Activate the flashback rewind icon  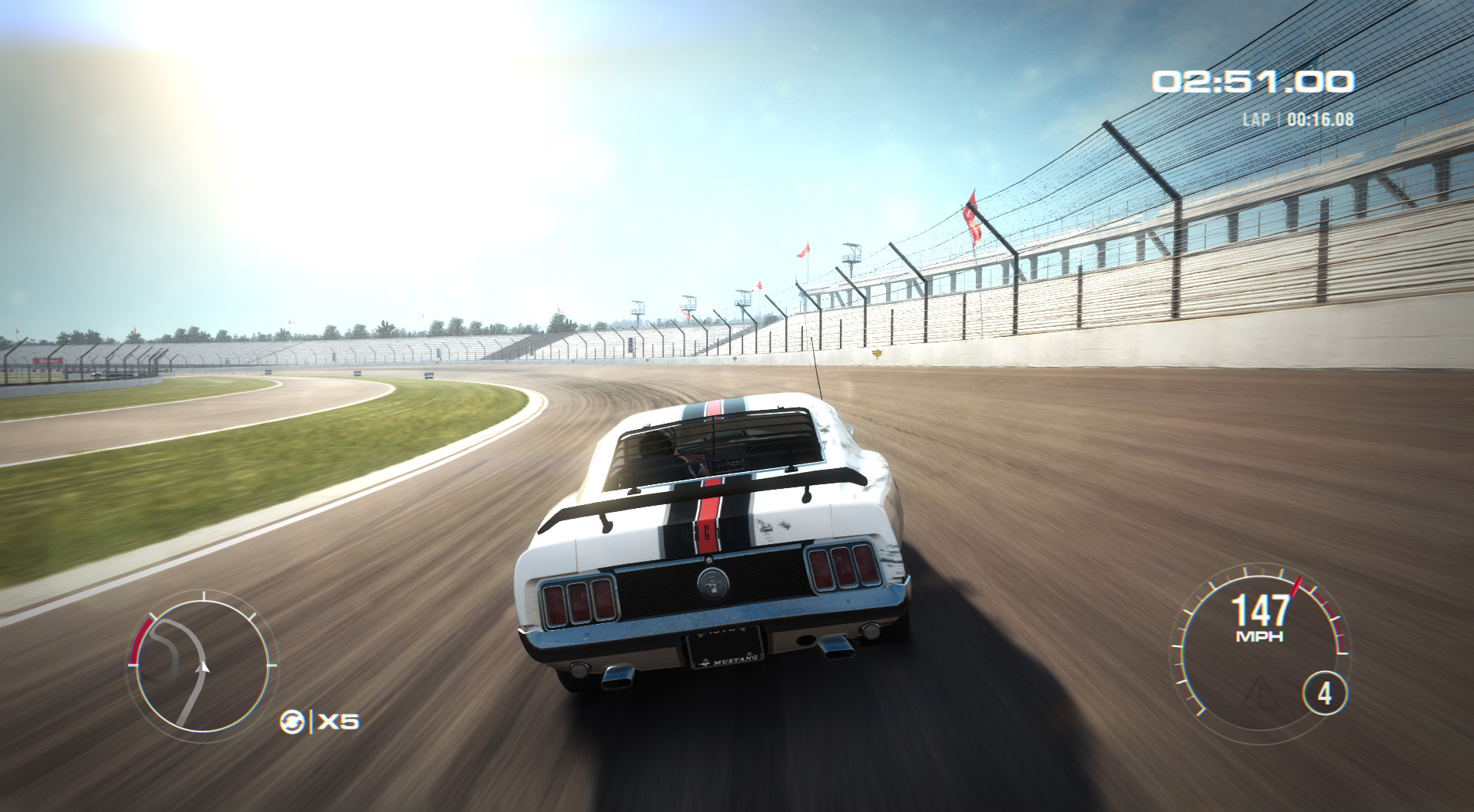(x=292, y=722)
